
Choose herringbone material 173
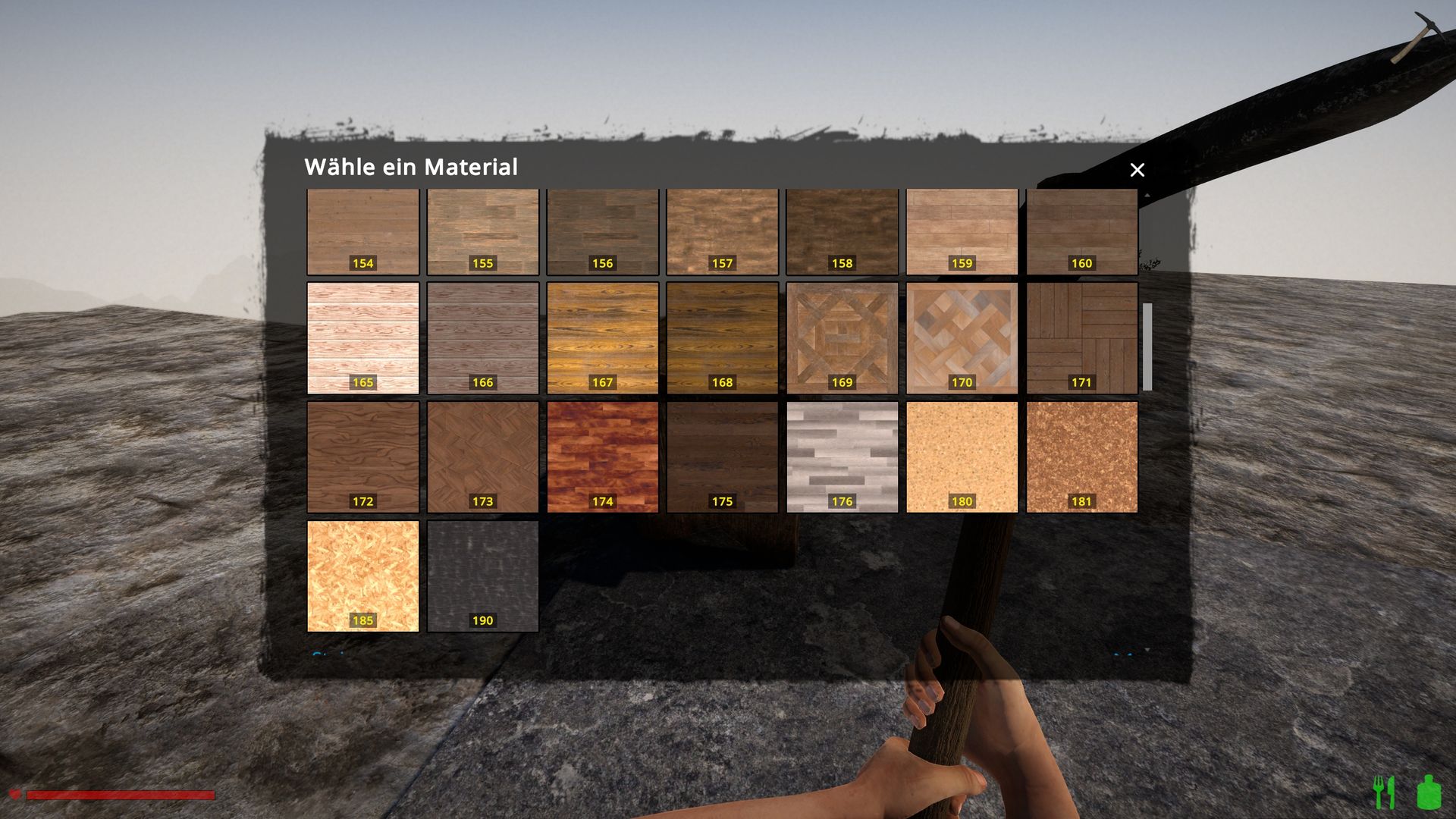coord(482,457)
